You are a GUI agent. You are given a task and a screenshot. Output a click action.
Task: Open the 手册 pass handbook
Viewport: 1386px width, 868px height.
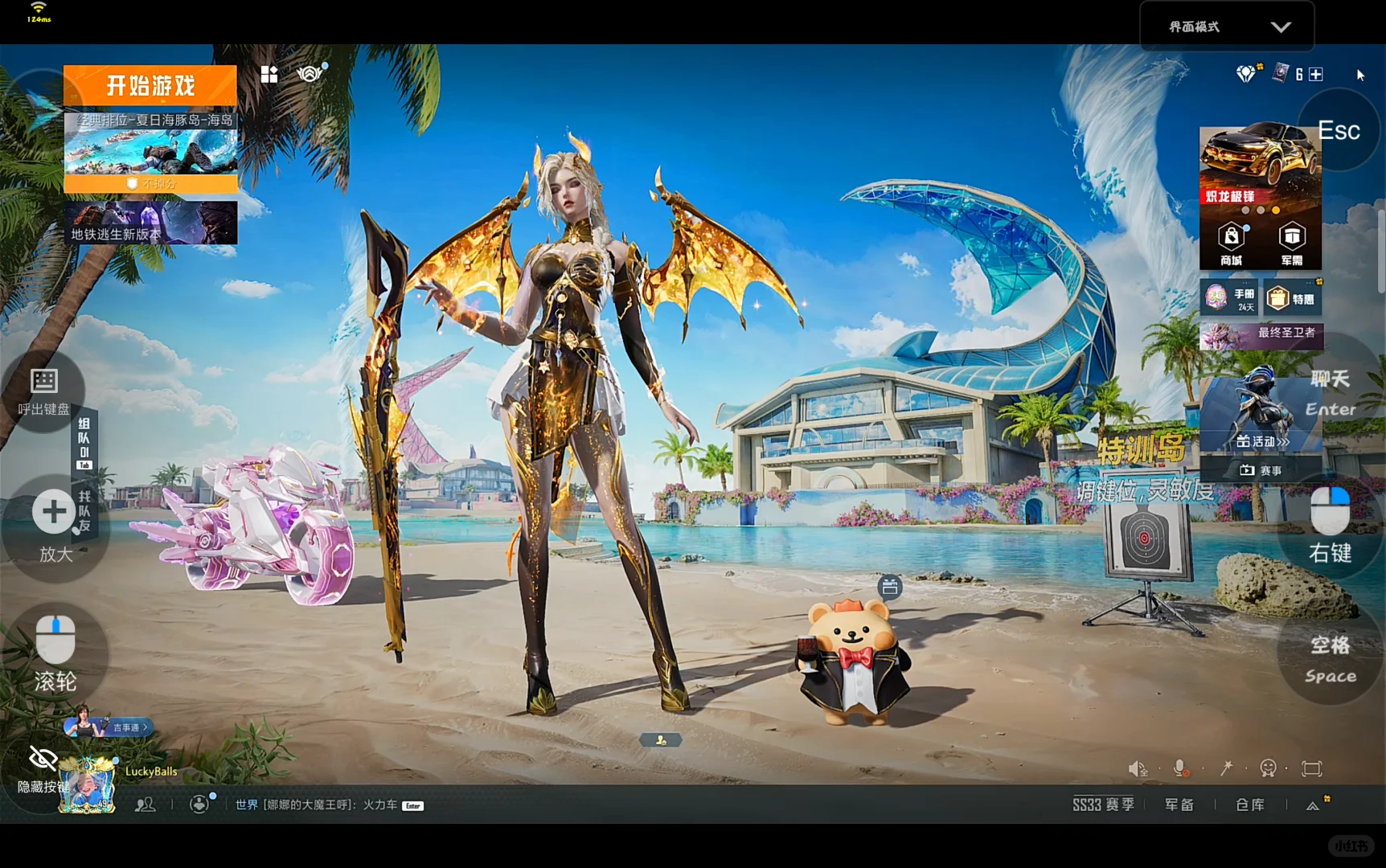point(1230,298)
